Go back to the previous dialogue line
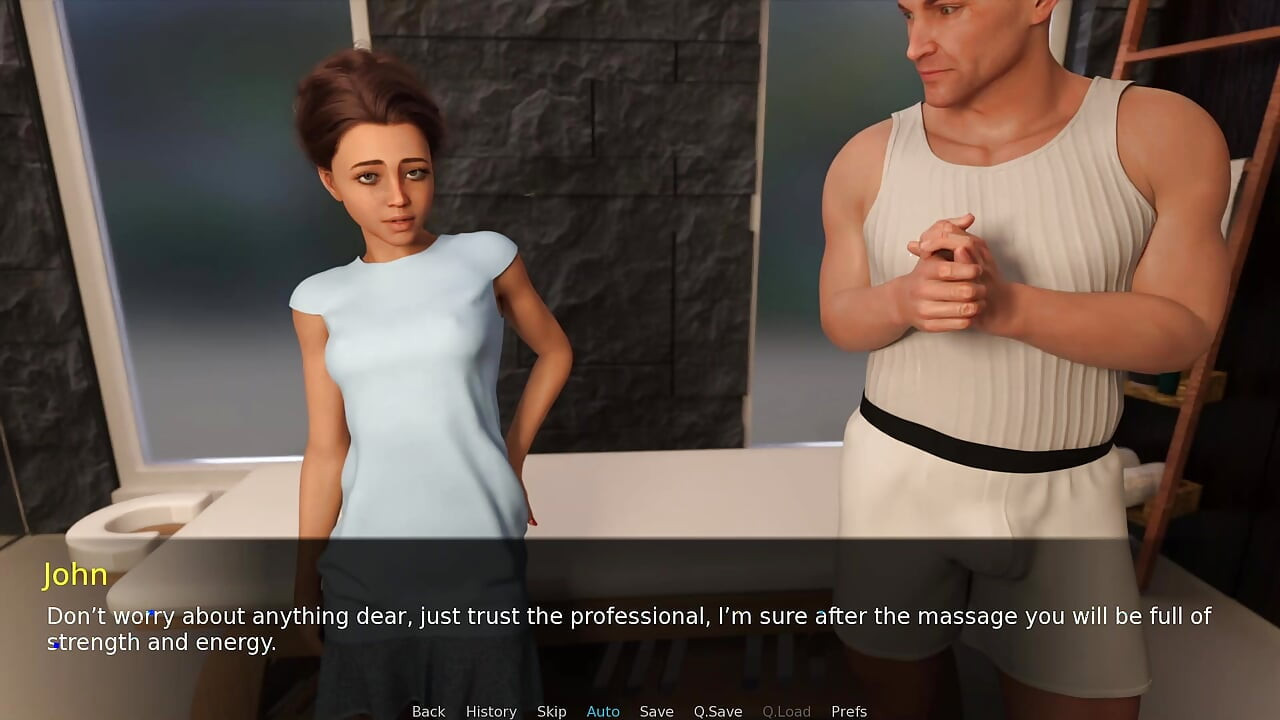 tap(428, 711)
